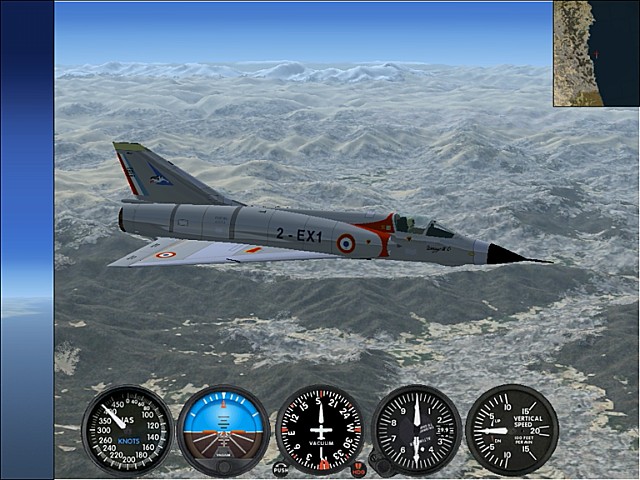Select the altimeter gauge
This screenshot has width=640, height=480.
click(x=416, y=430)
